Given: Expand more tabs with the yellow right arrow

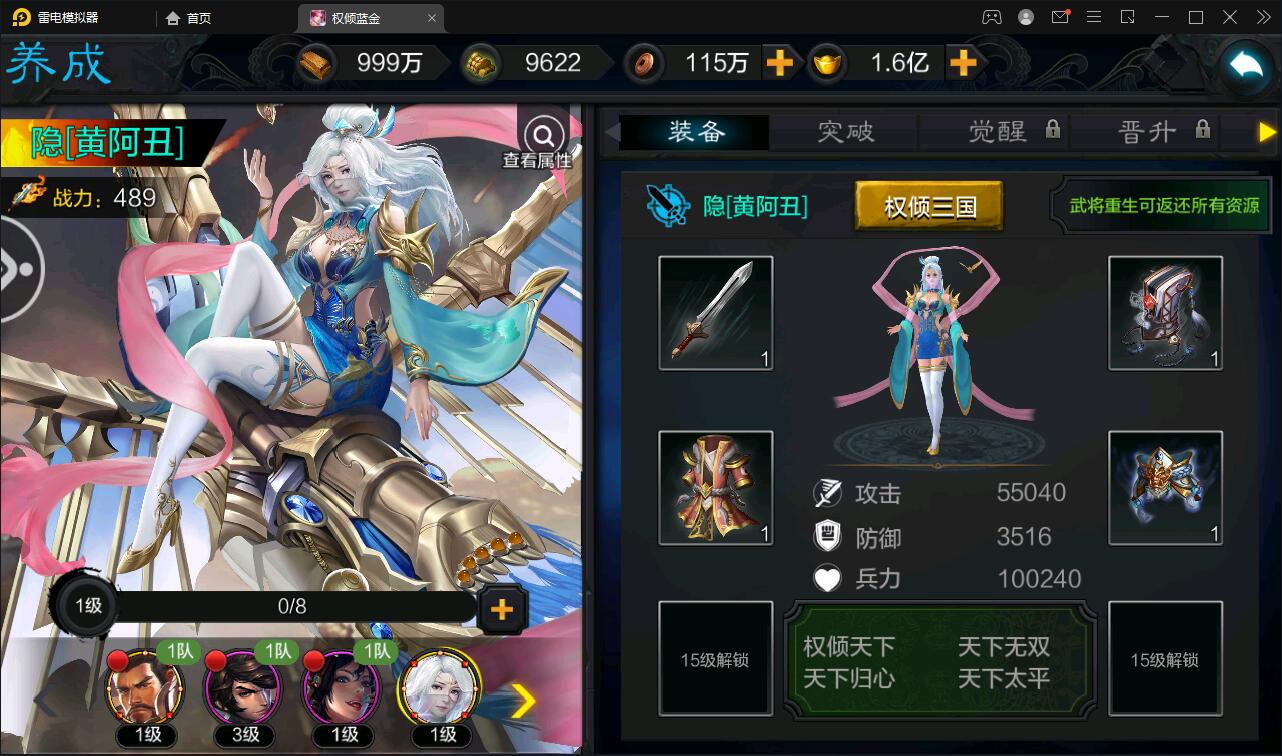Looking at the screenshot, I should click(1268, 131).
